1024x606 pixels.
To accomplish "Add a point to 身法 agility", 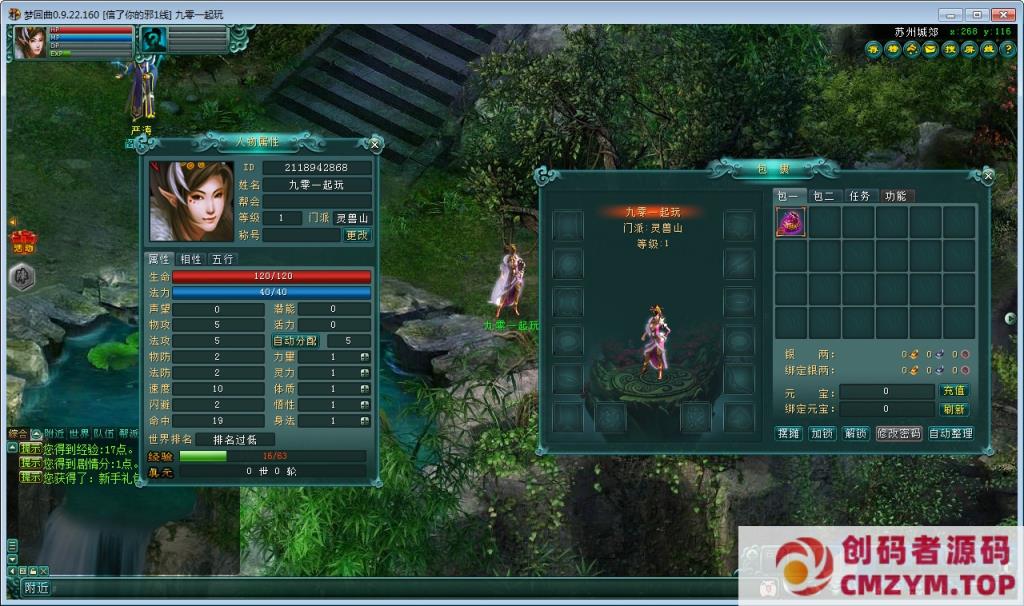I will click(365, 421).
